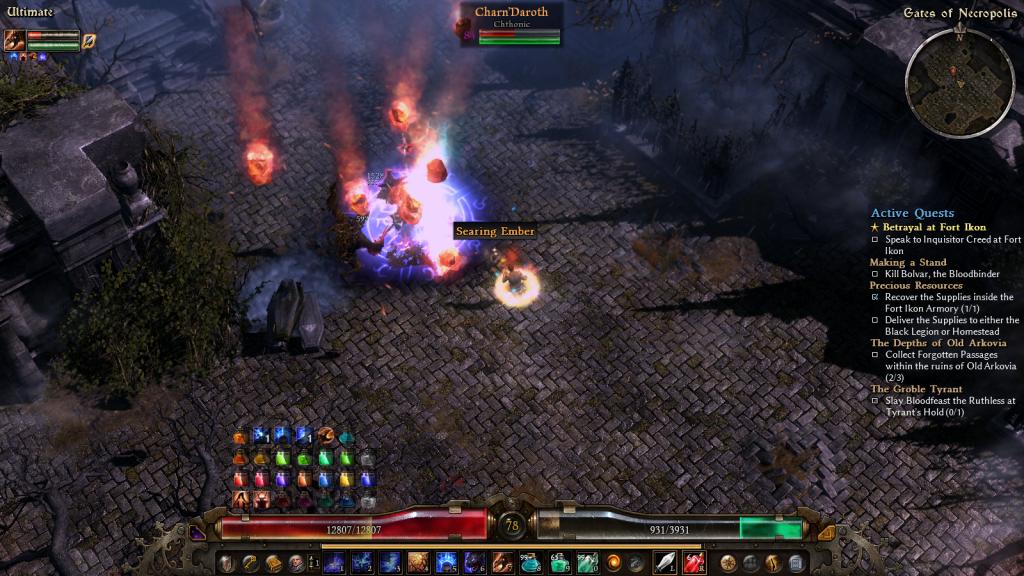1024x576 pixels.
Task: Select the pet attack stance icon
Action: coord(89,41)
